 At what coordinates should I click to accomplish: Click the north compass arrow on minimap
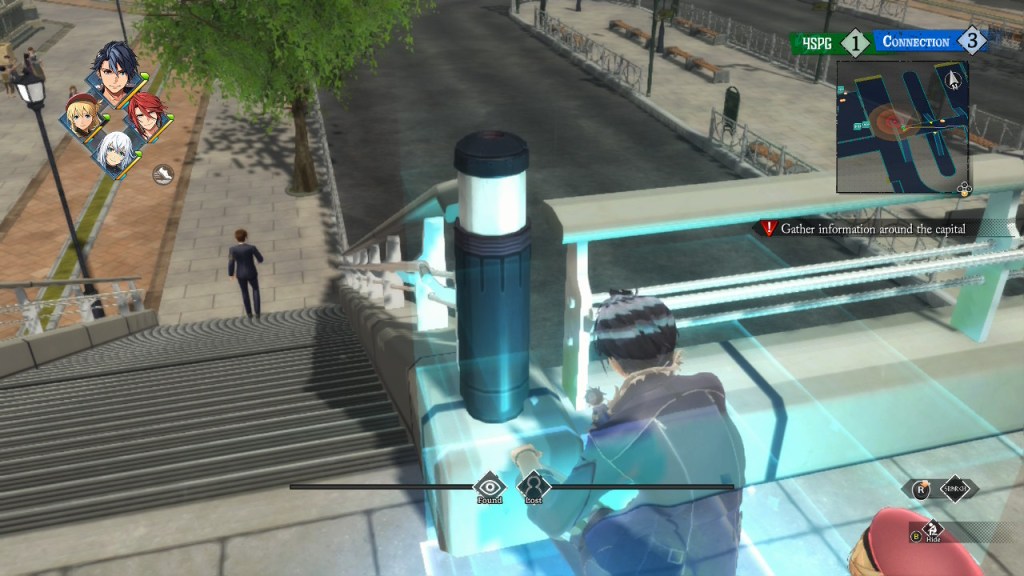click(x=951, y=77)
